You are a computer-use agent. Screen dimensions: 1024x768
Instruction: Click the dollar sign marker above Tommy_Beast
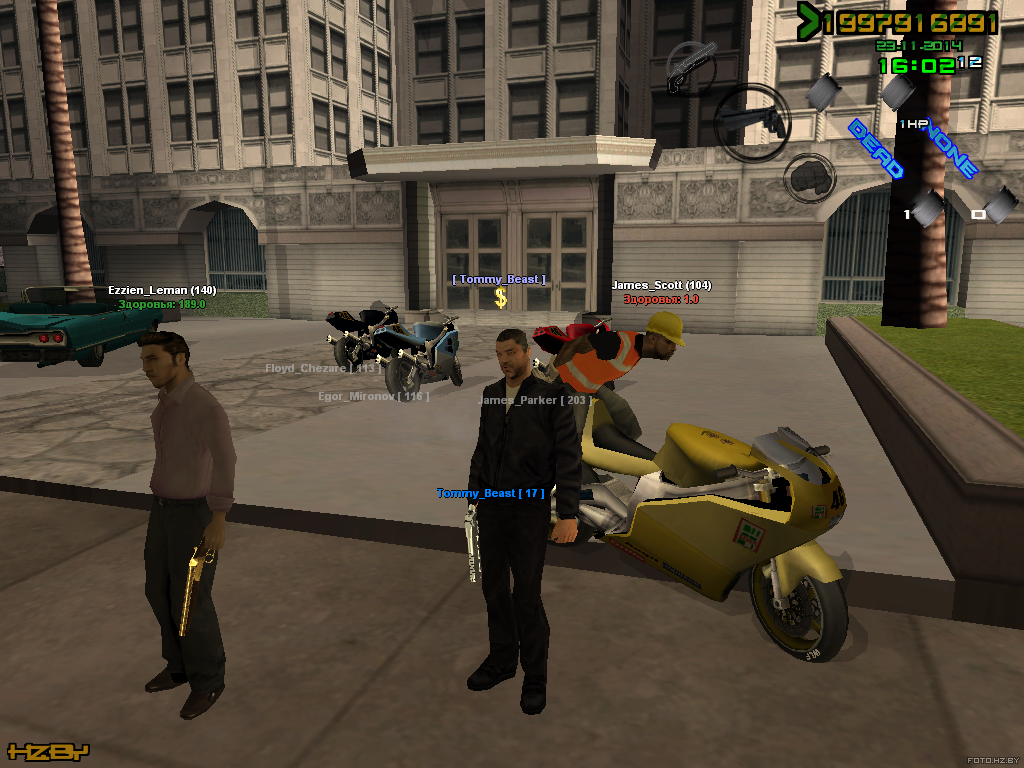click(x=501, y=298)
